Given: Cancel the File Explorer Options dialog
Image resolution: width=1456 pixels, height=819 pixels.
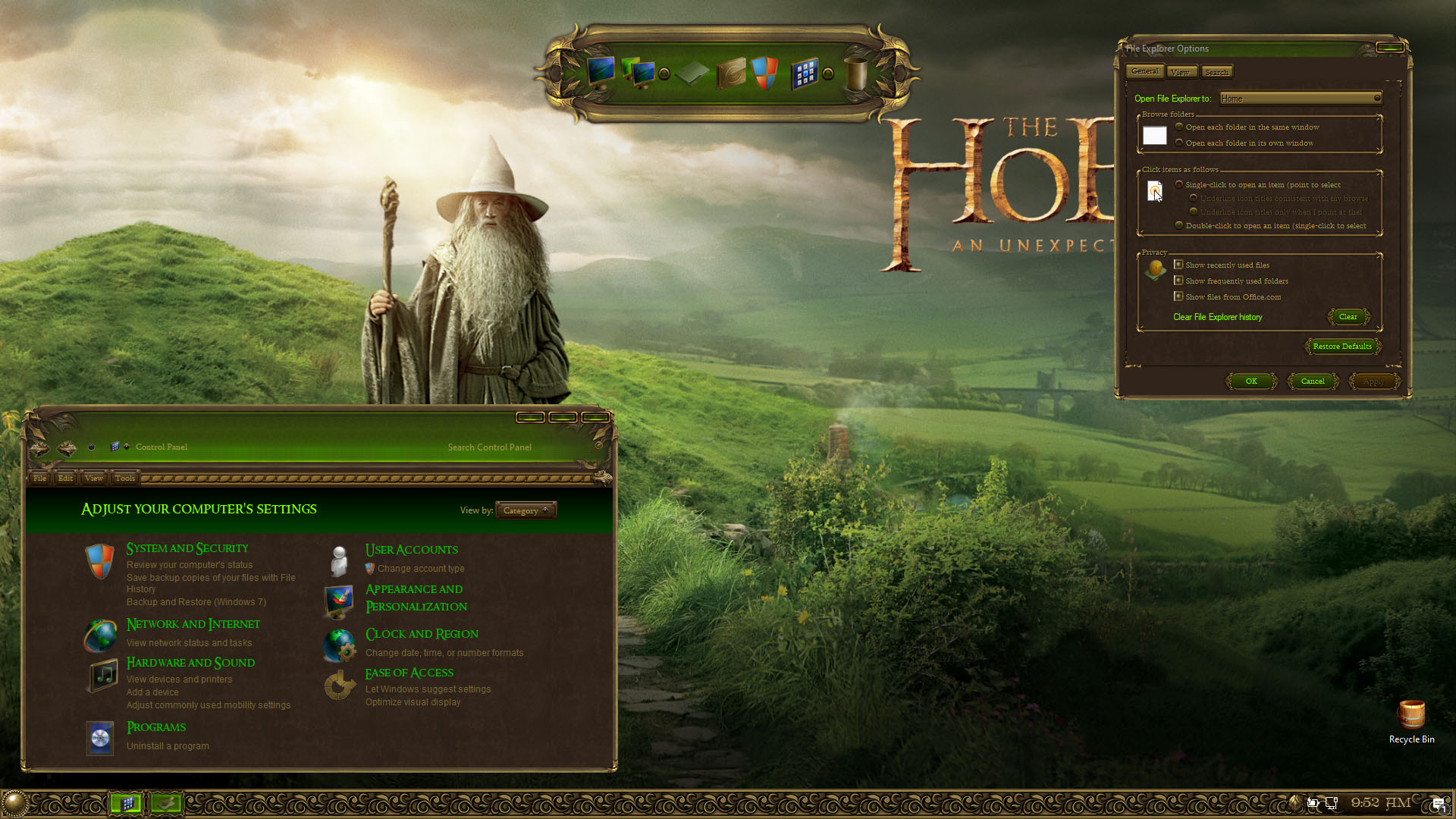Looking at the screenshot, I should click(1313, 381).
